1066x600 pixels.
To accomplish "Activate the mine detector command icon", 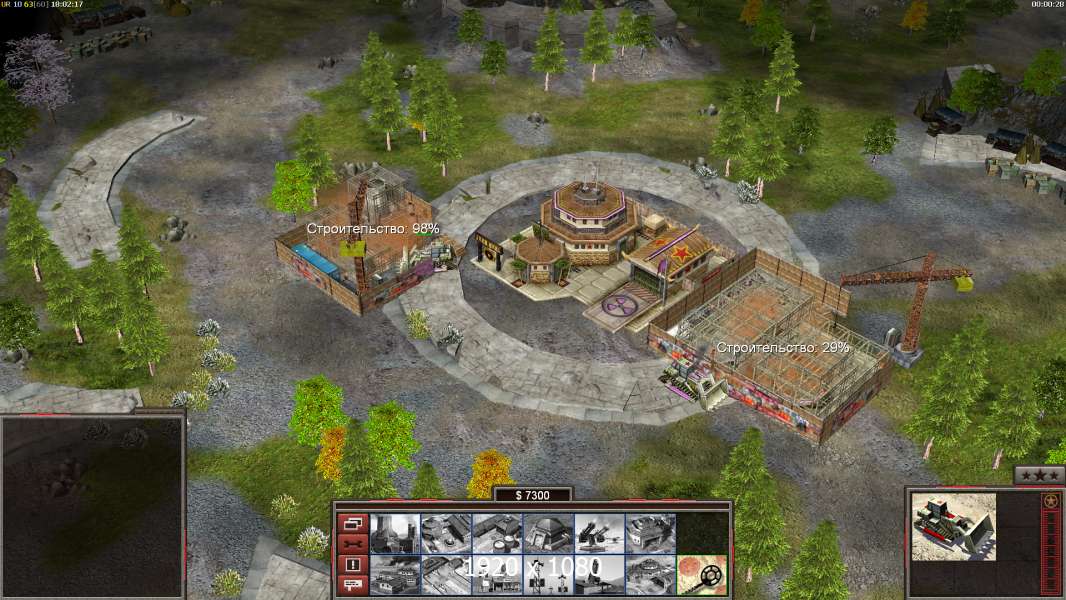I will tap(701, 575).
